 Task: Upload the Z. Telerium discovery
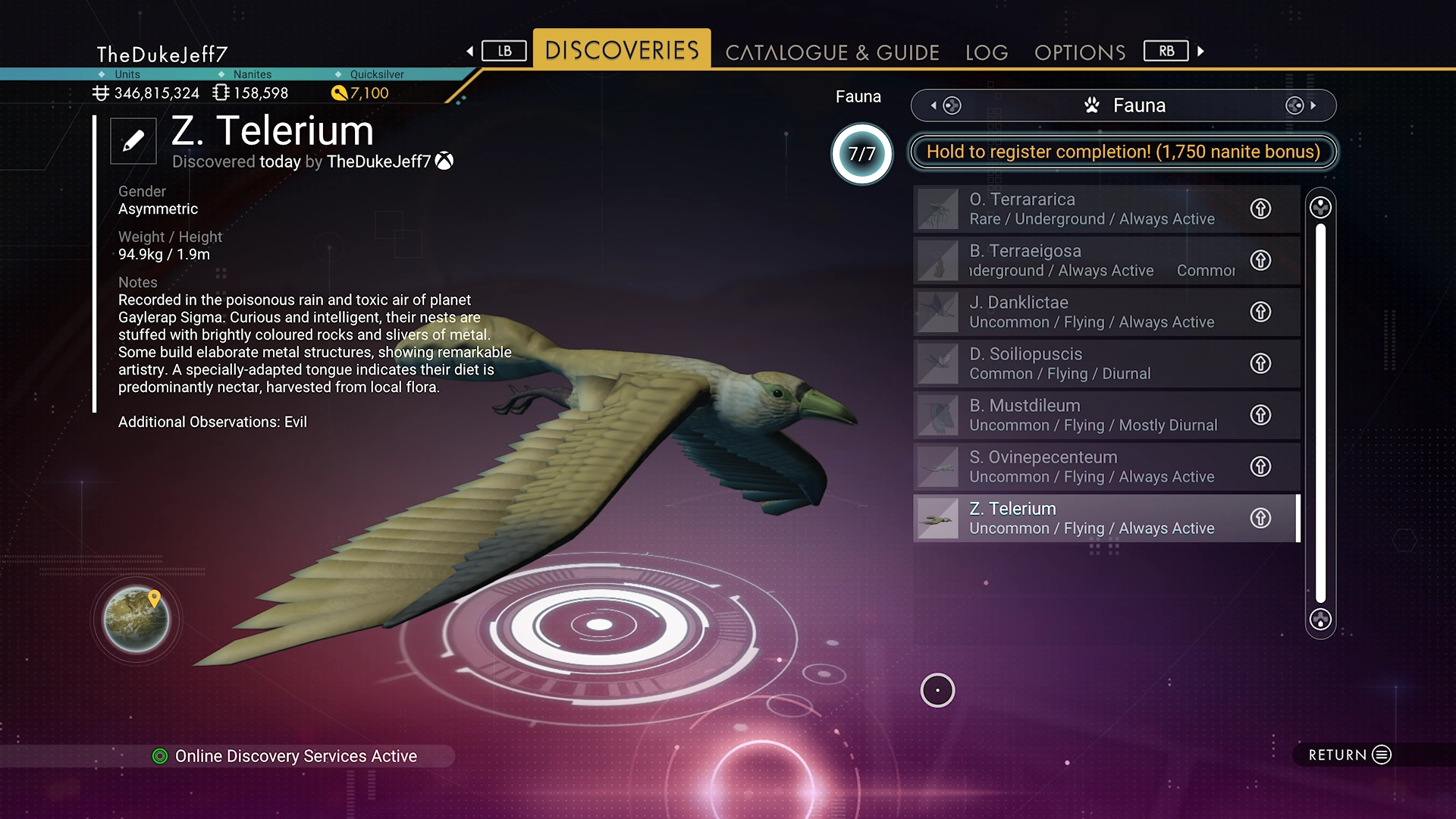1260,519
